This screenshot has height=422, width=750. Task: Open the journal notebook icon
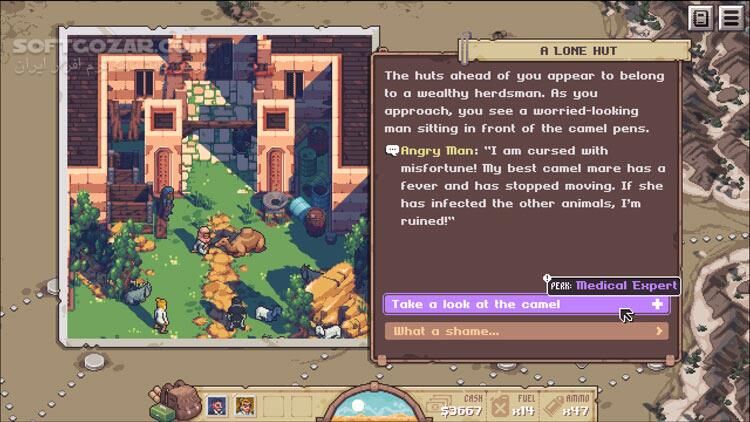click(x=700, y=18)
